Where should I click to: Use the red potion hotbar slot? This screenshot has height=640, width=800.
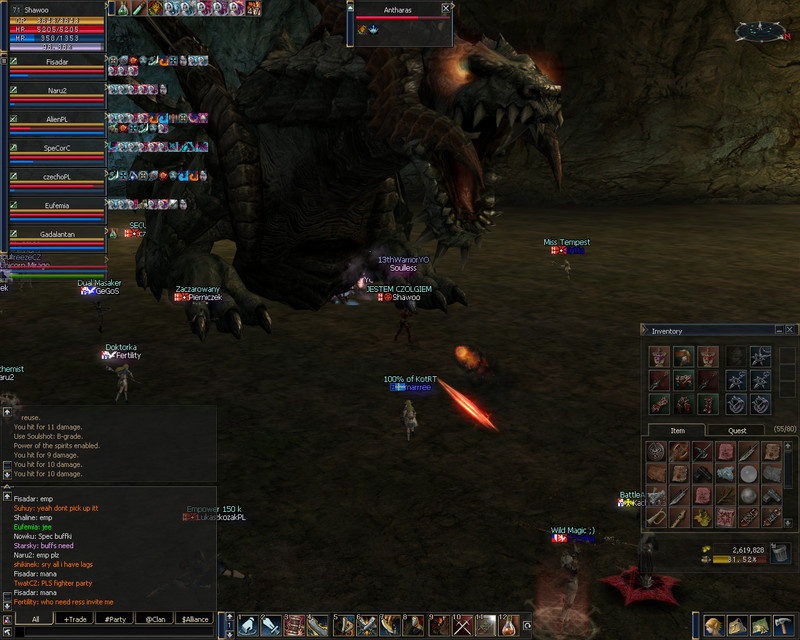pyautogui.click(x=509, y=626)
